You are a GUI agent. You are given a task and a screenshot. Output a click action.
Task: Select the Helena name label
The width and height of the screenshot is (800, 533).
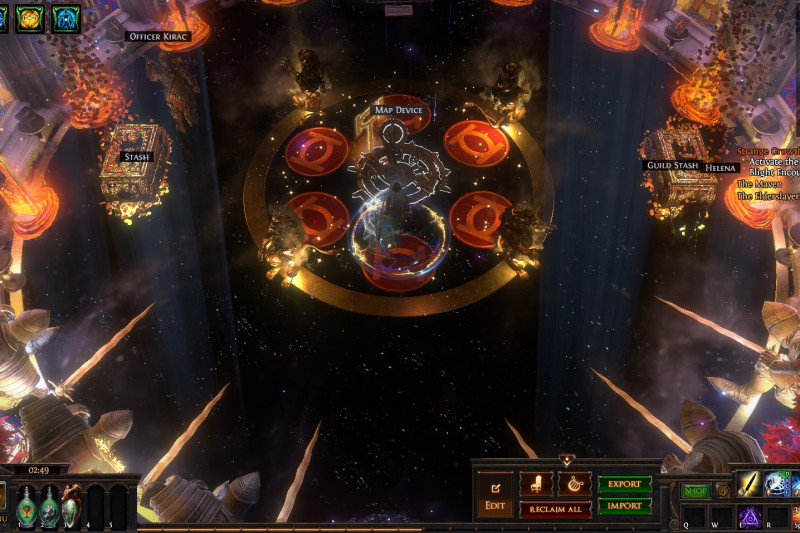(720, 168)
